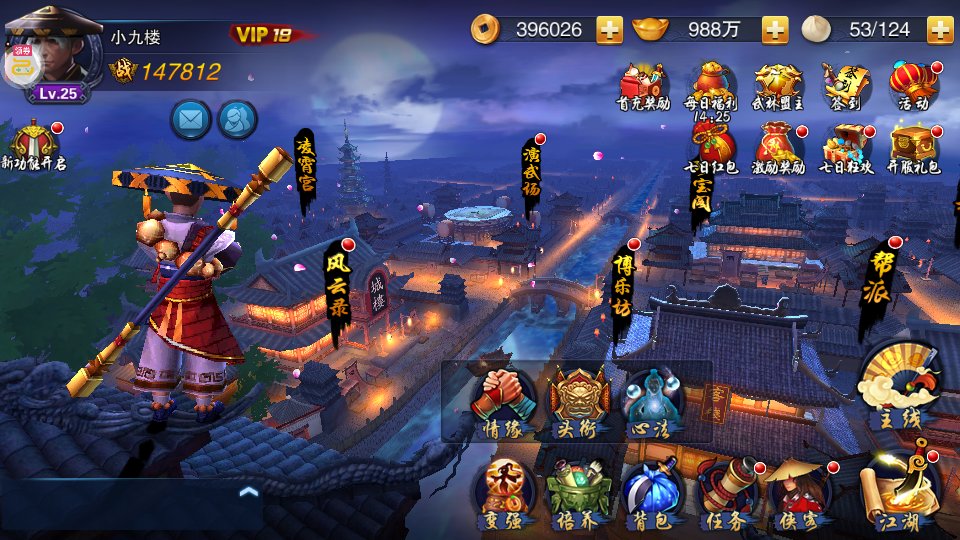
Task: Open the mail envelope button
Action: click(190, 119)
